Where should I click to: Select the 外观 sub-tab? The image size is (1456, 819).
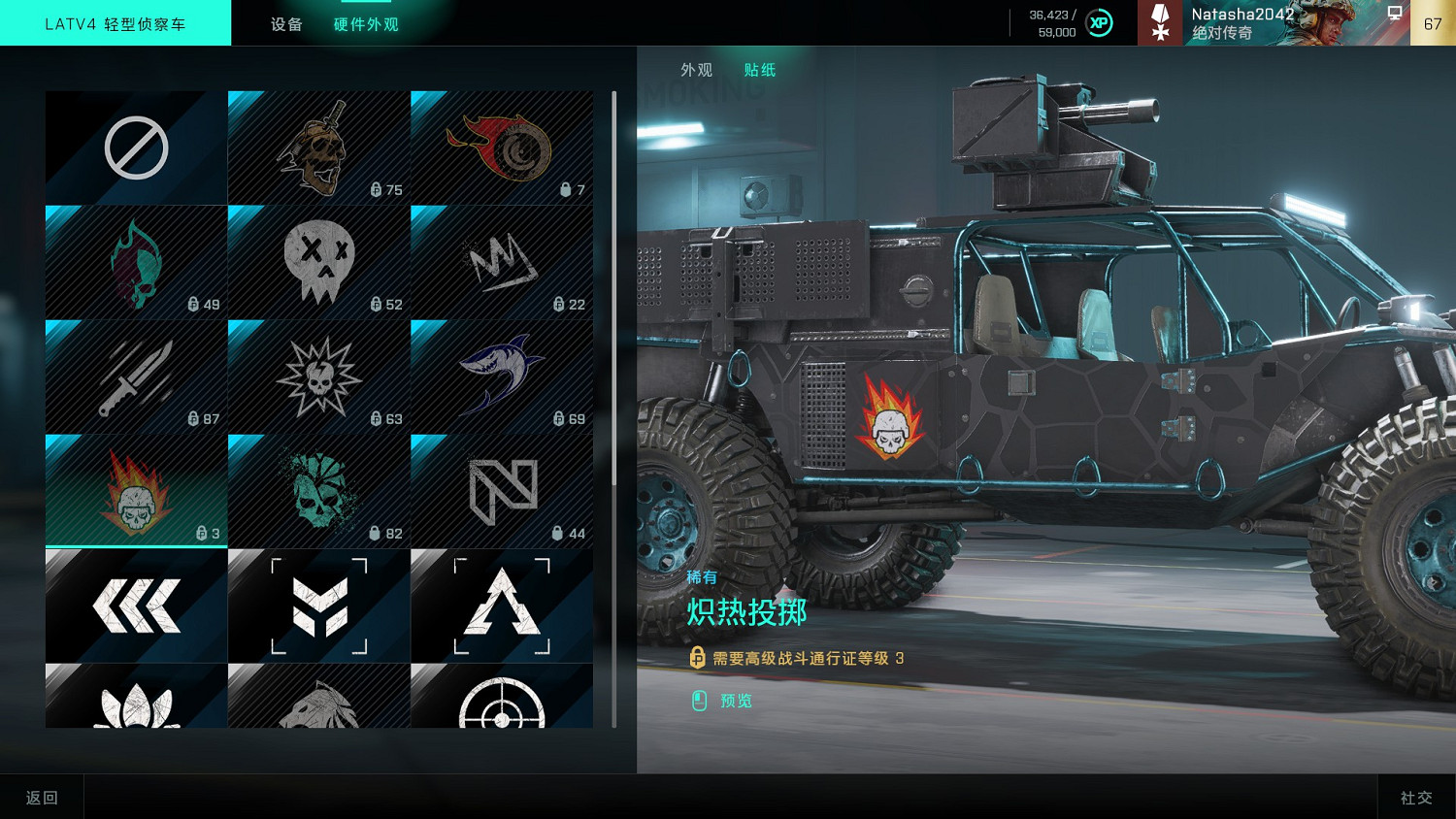[x=696, y=70]
